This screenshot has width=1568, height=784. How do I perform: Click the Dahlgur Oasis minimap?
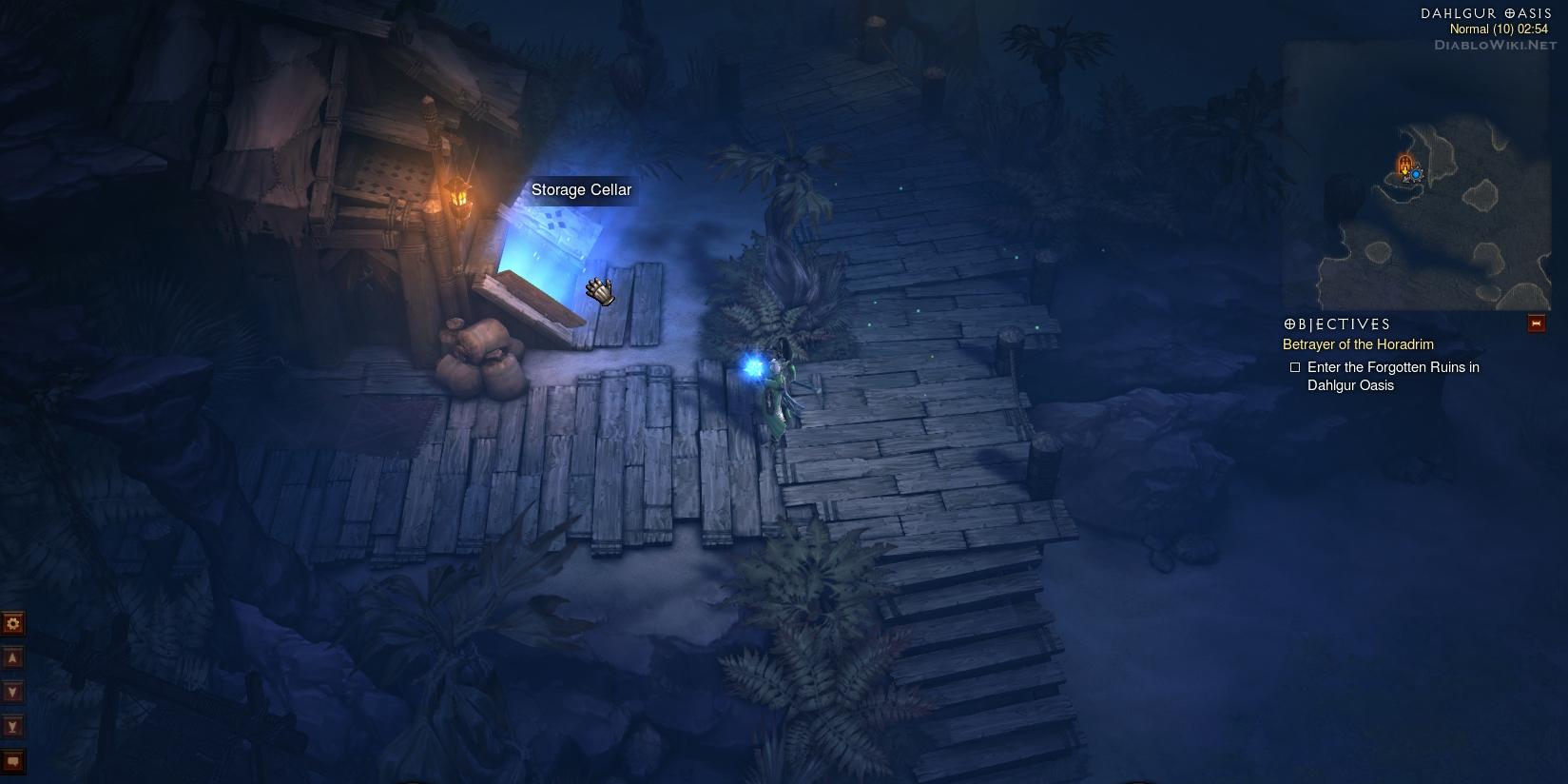click(1416, 176)
